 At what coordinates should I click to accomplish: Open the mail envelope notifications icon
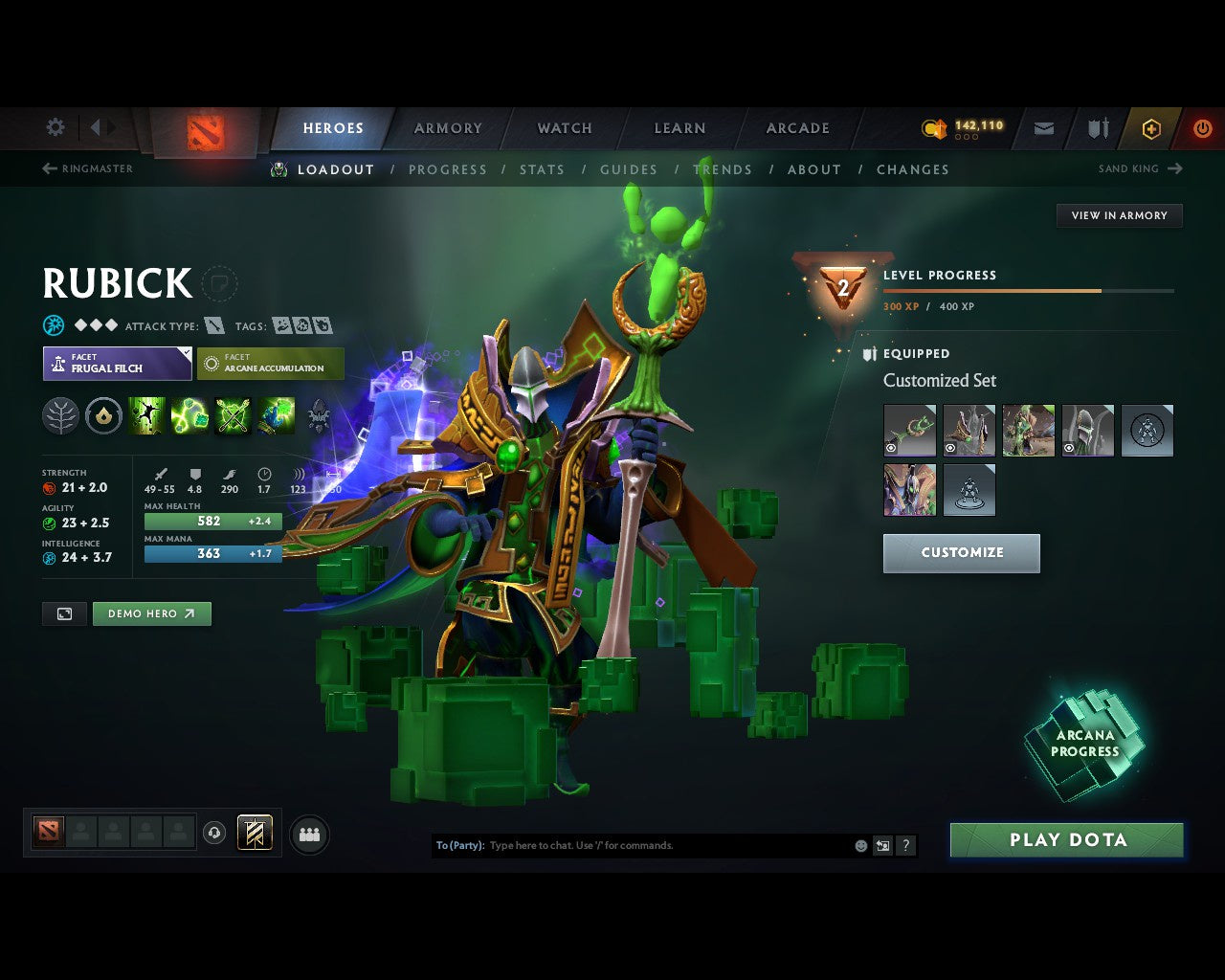(1043, 127)
